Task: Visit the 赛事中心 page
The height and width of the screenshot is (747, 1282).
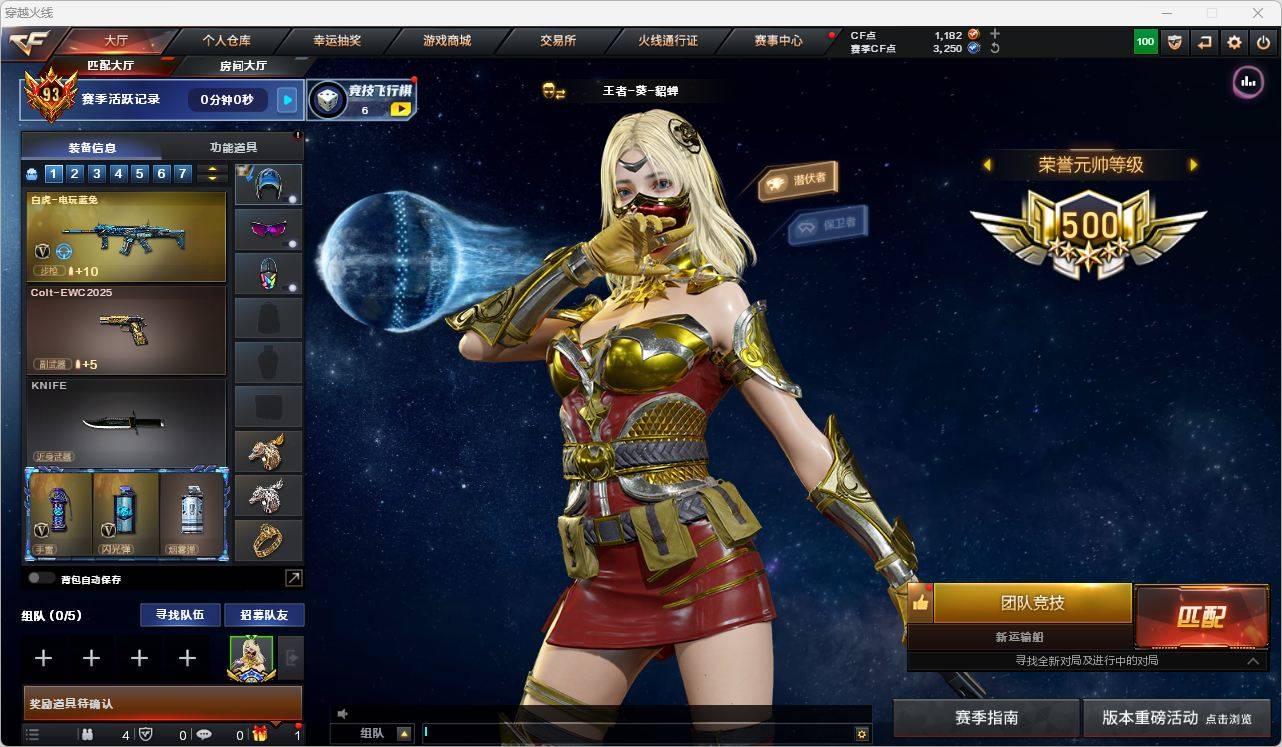Action: tap(778, 41)
